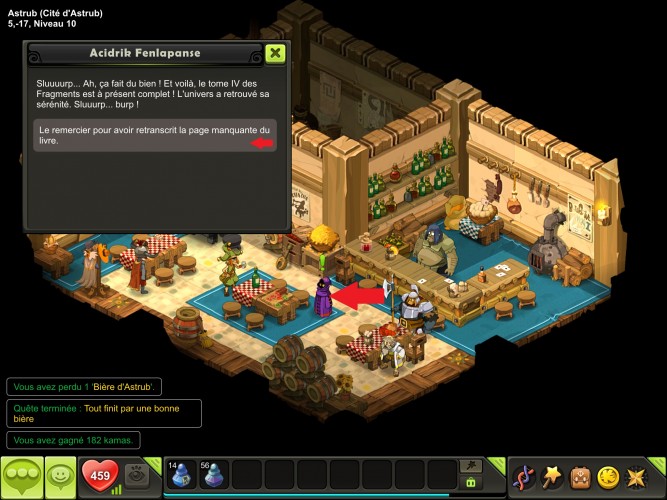667x500 pixels.
Task: Use the potion stack of 56
Action: (x=213, y=476)
